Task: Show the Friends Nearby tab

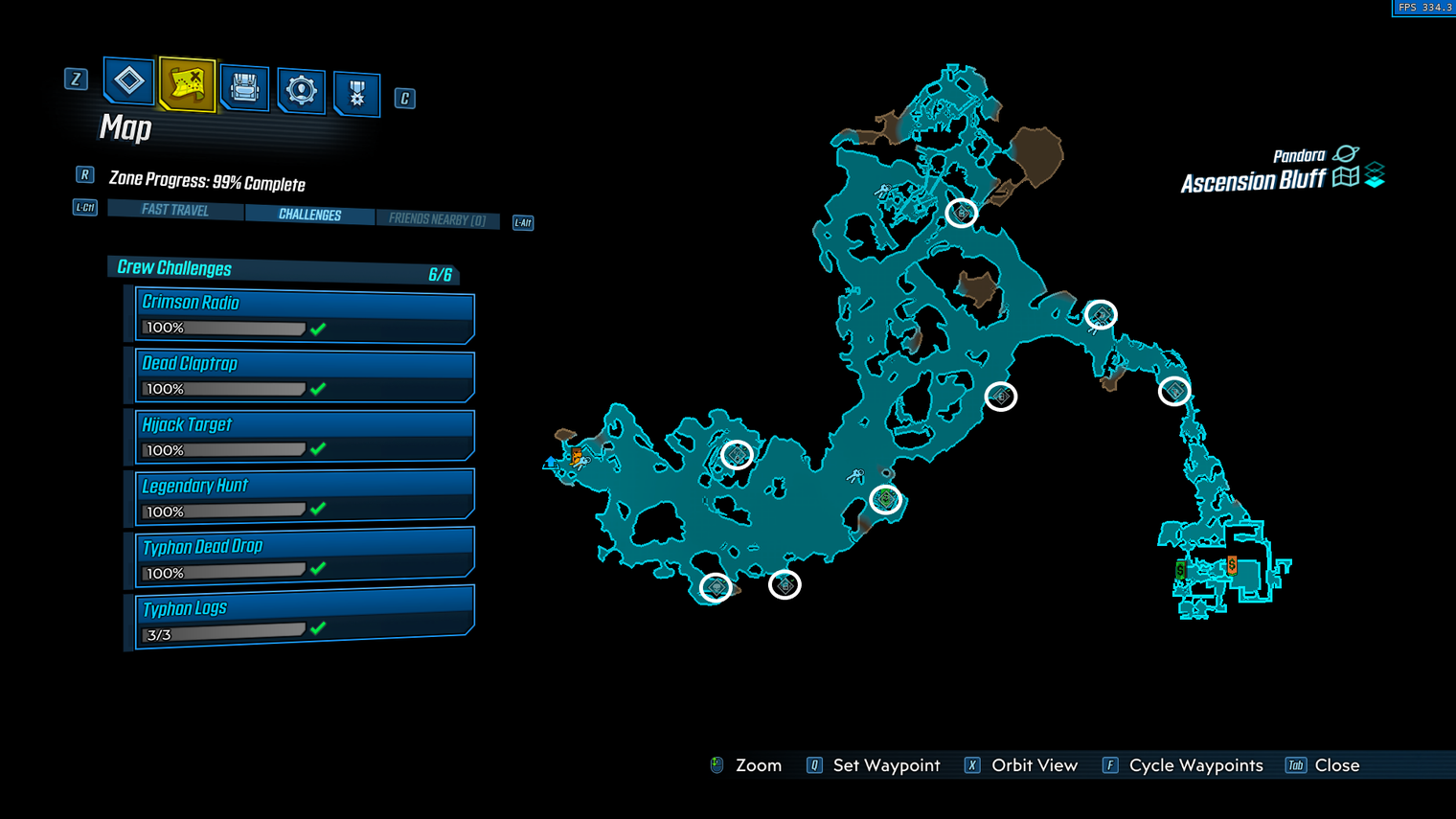Action: pyautogui.click(x=437, y=219)
